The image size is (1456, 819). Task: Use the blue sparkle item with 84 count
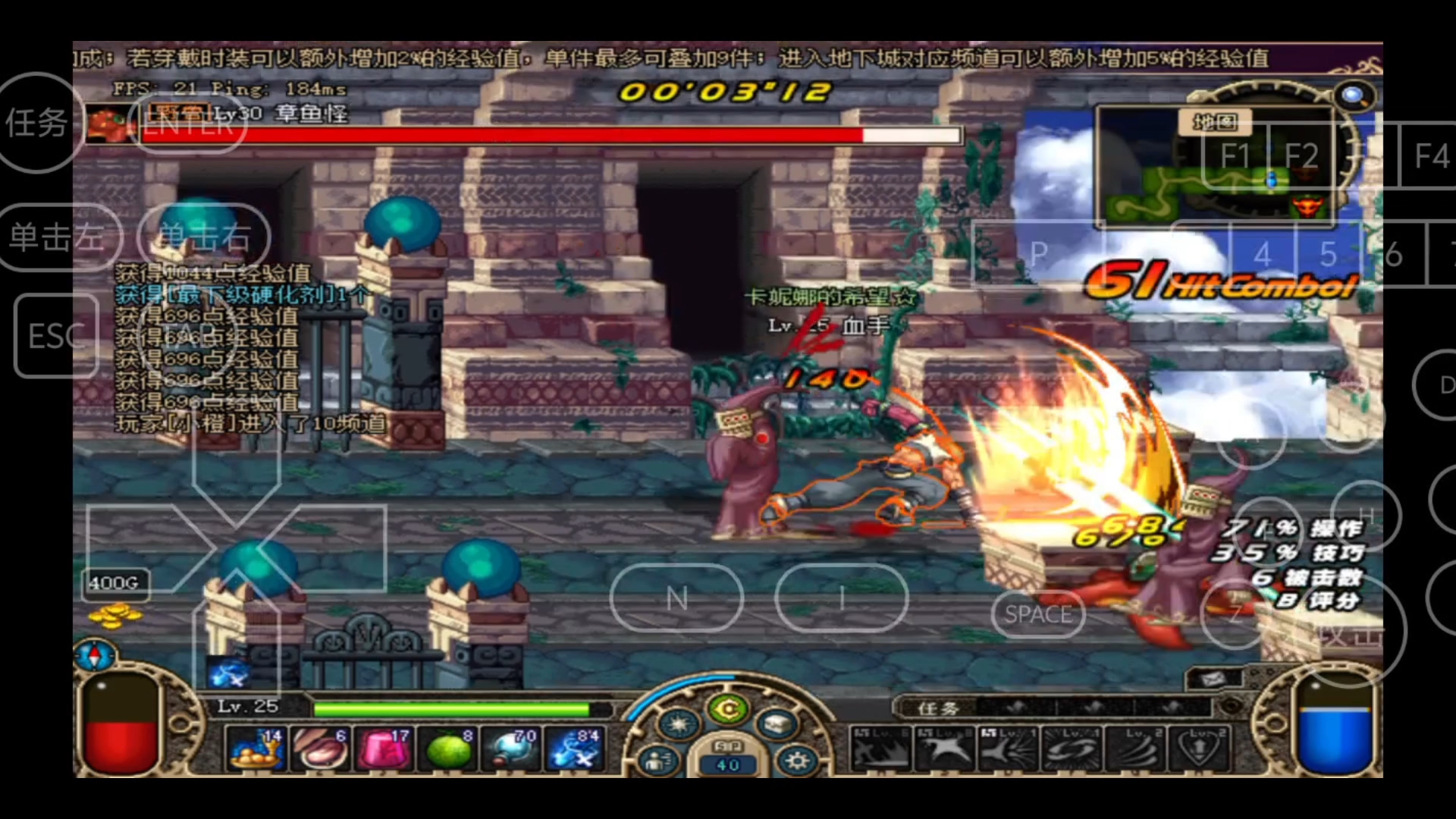[x=575, y=748]
